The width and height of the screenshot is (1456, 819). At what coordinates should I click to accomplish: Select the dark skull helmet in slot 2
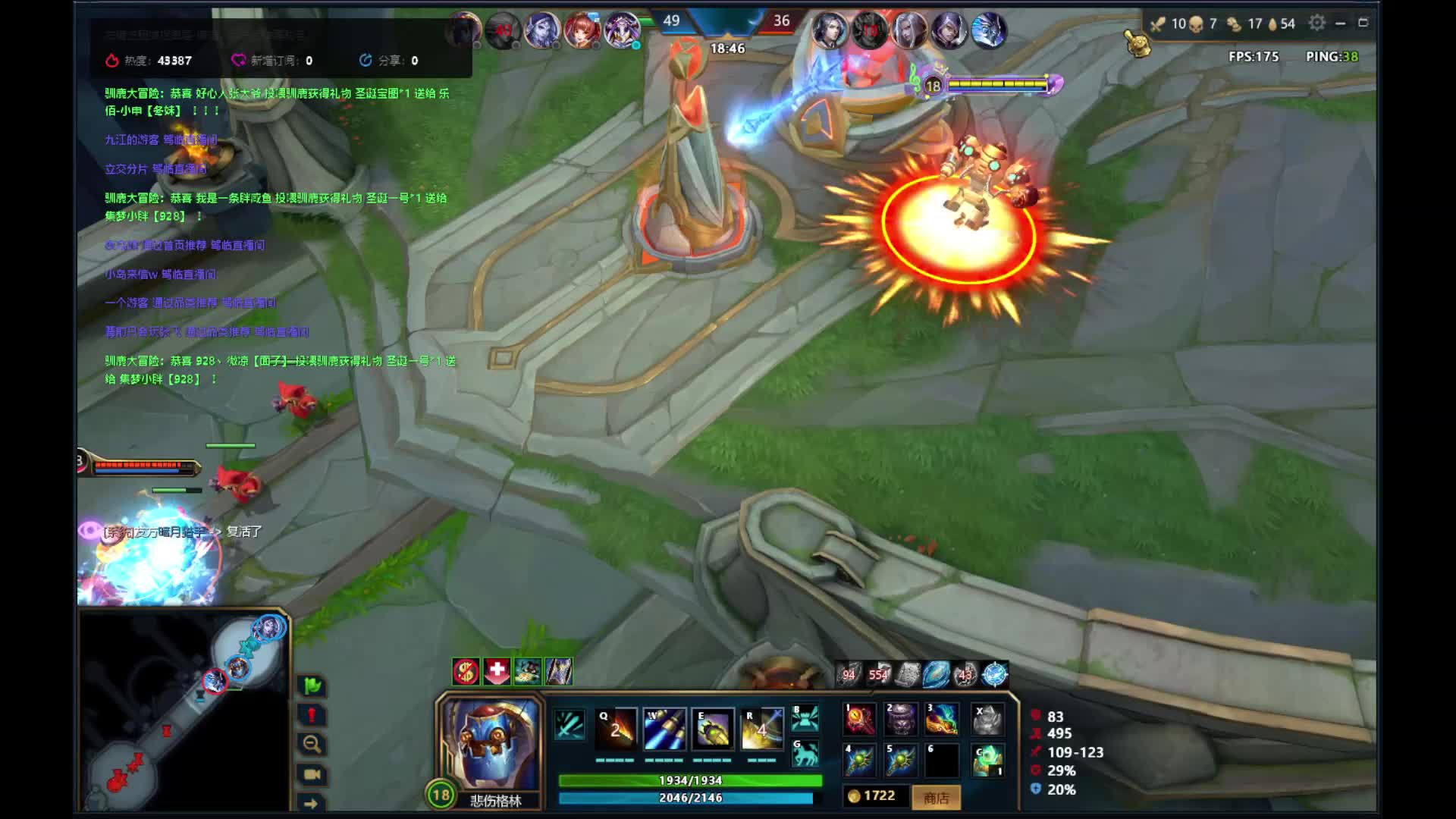click(901, 719)
